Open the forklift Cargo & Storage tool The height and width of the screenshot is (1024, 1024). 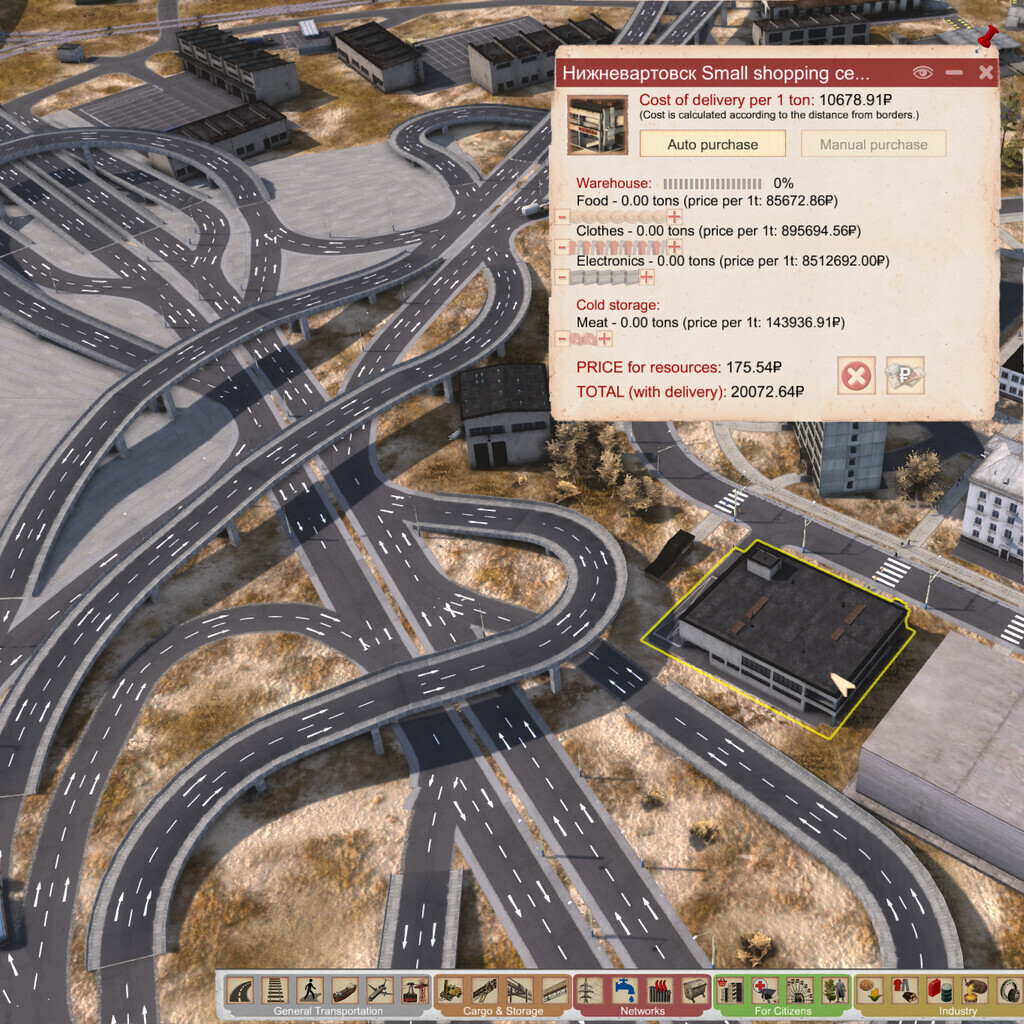[x=451, y=990]
